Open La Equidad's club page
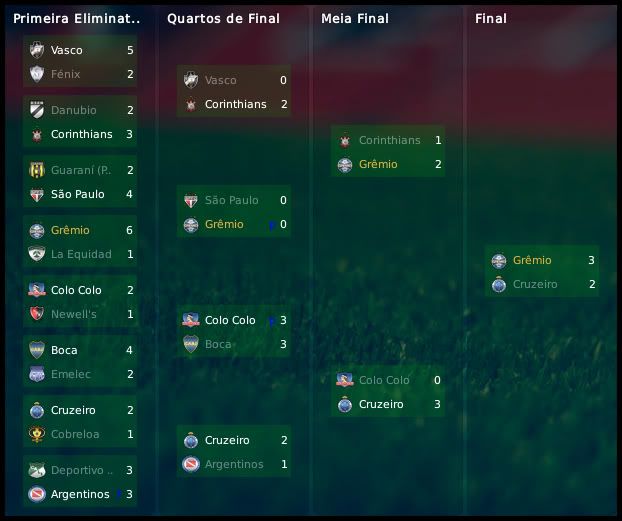Image resolution: width=622 pixels, height=521 pixels. [x=81, y=254]
